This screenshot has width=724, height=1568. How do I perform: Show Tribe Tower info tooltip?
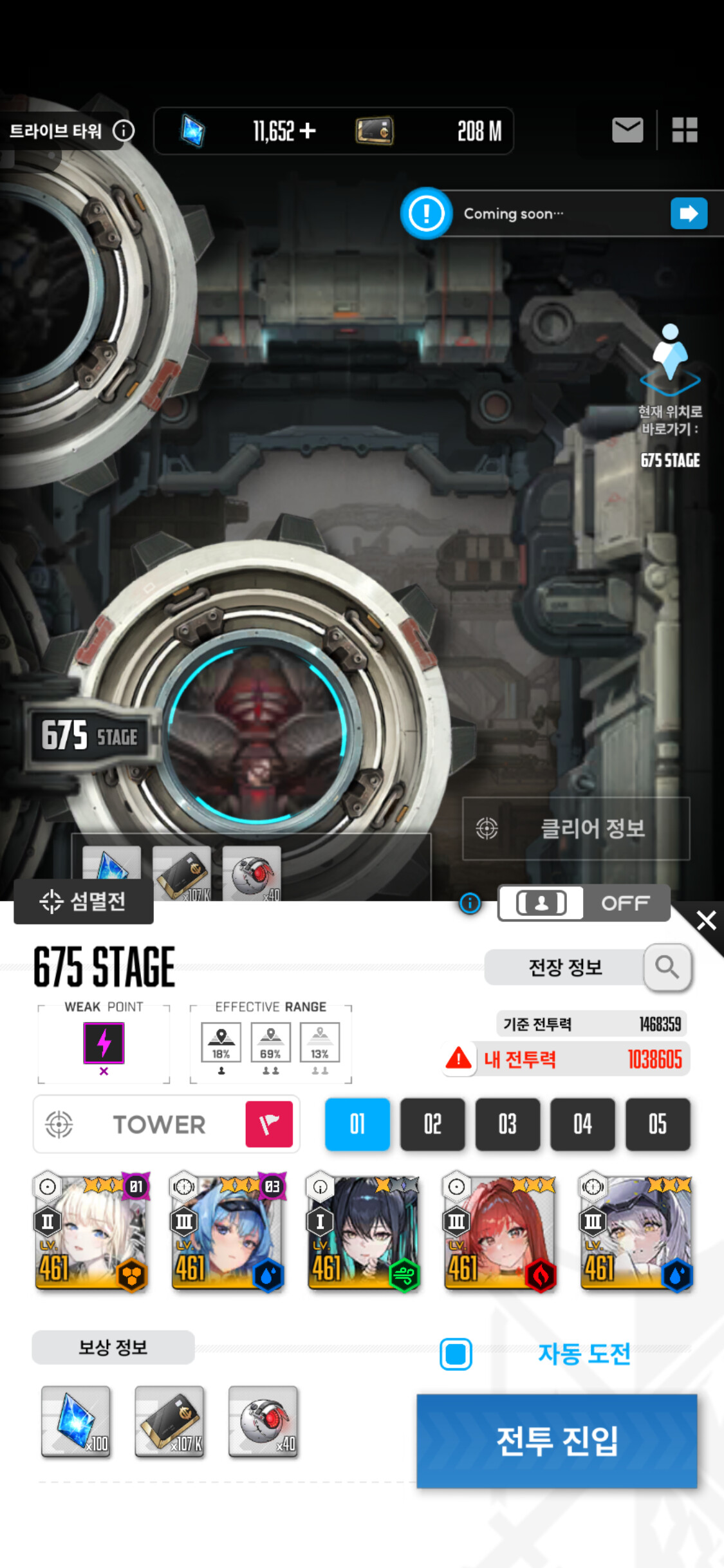pos(124,131)
